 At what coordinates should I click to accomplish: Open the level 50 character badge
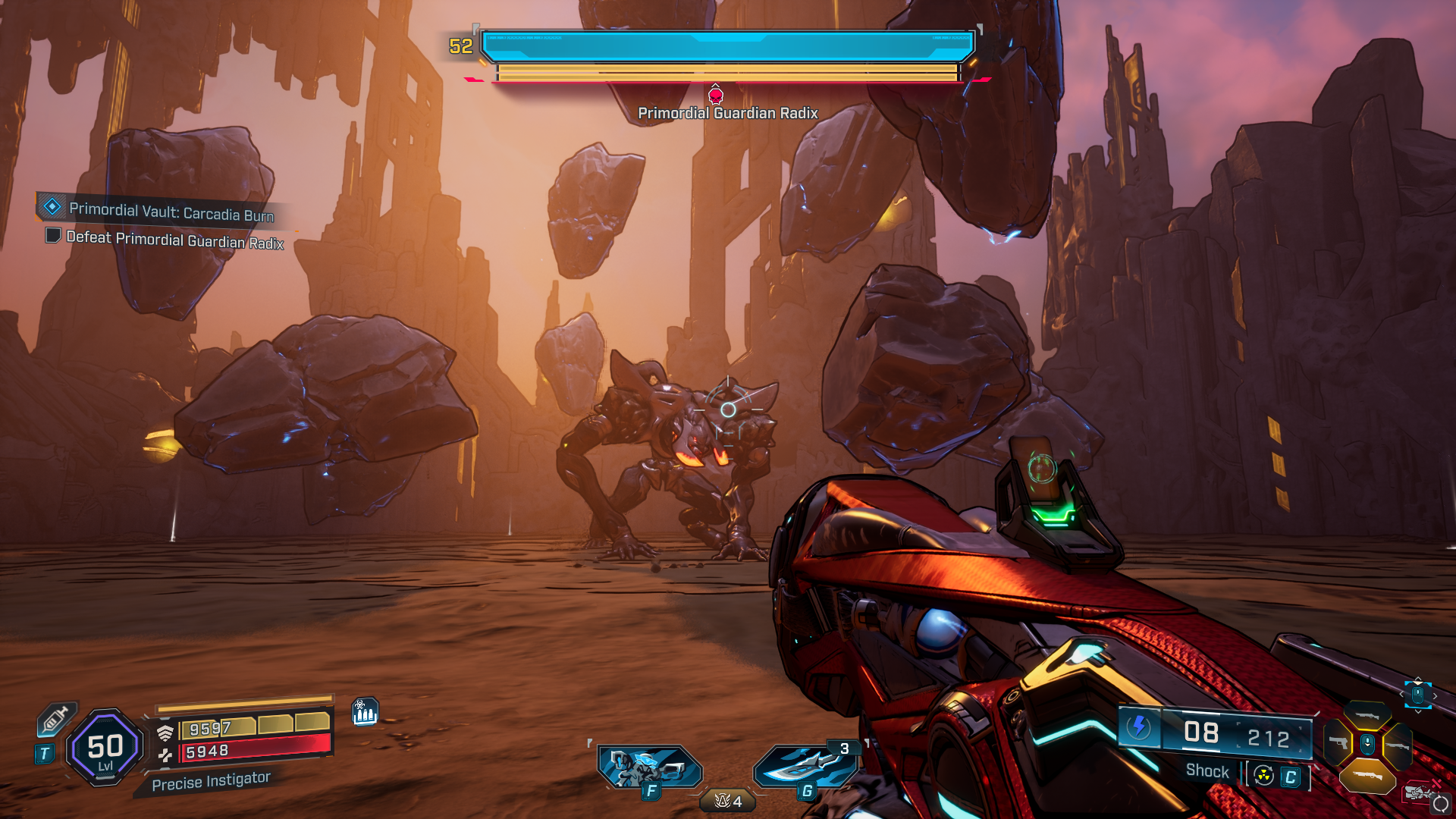coord(105,748)
